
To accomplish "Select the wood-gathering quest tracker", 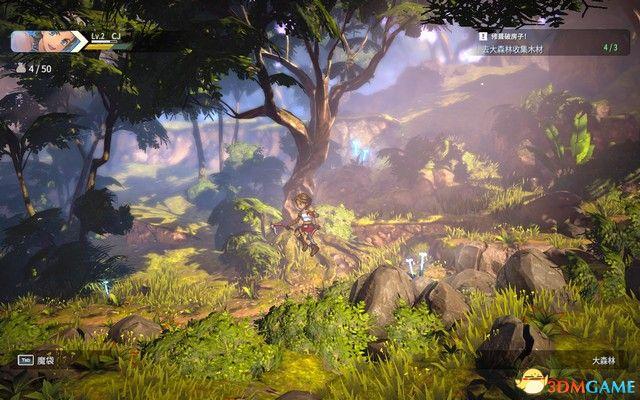I will [547, 46].
